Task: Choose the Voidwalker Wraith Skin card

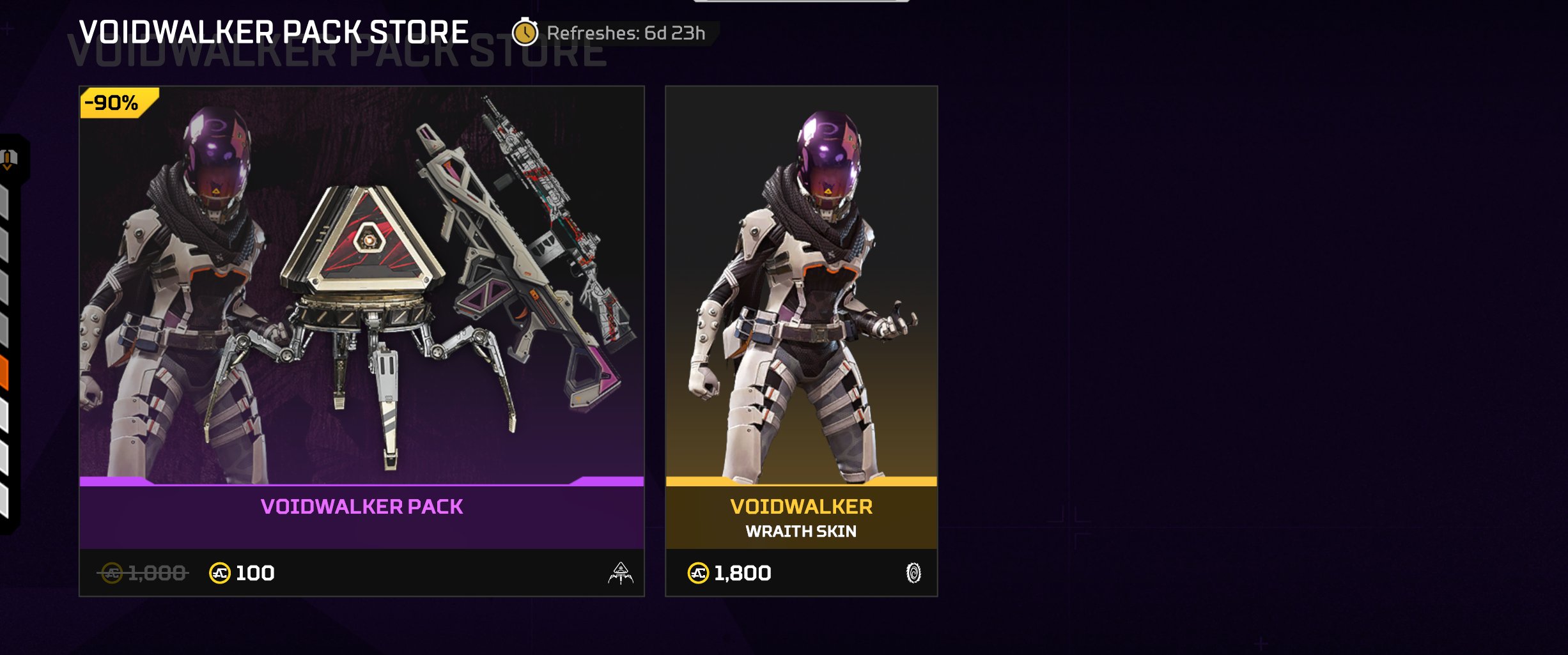Action: pos(801,341)
